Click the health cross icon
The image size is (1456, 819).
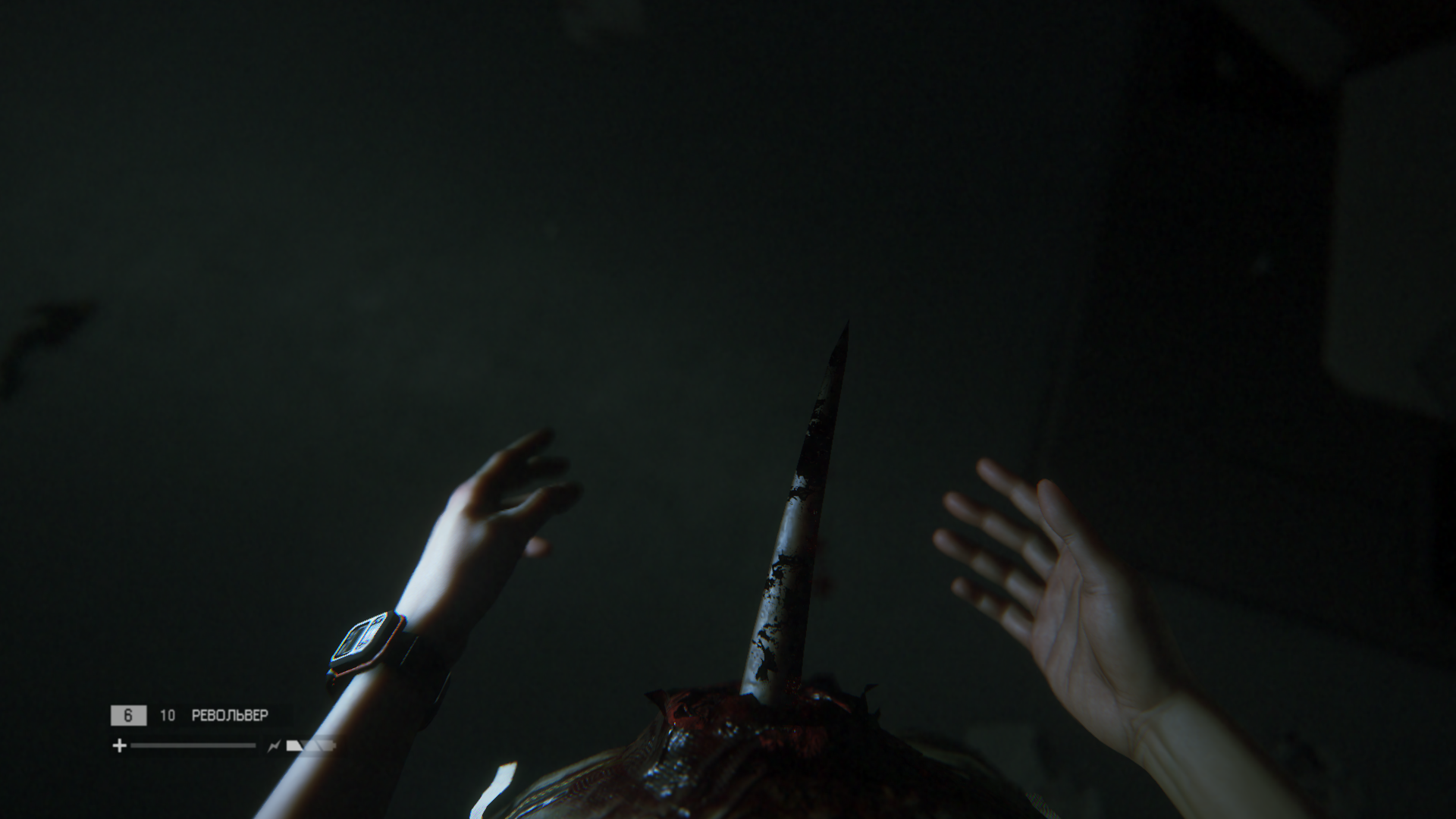120,745
